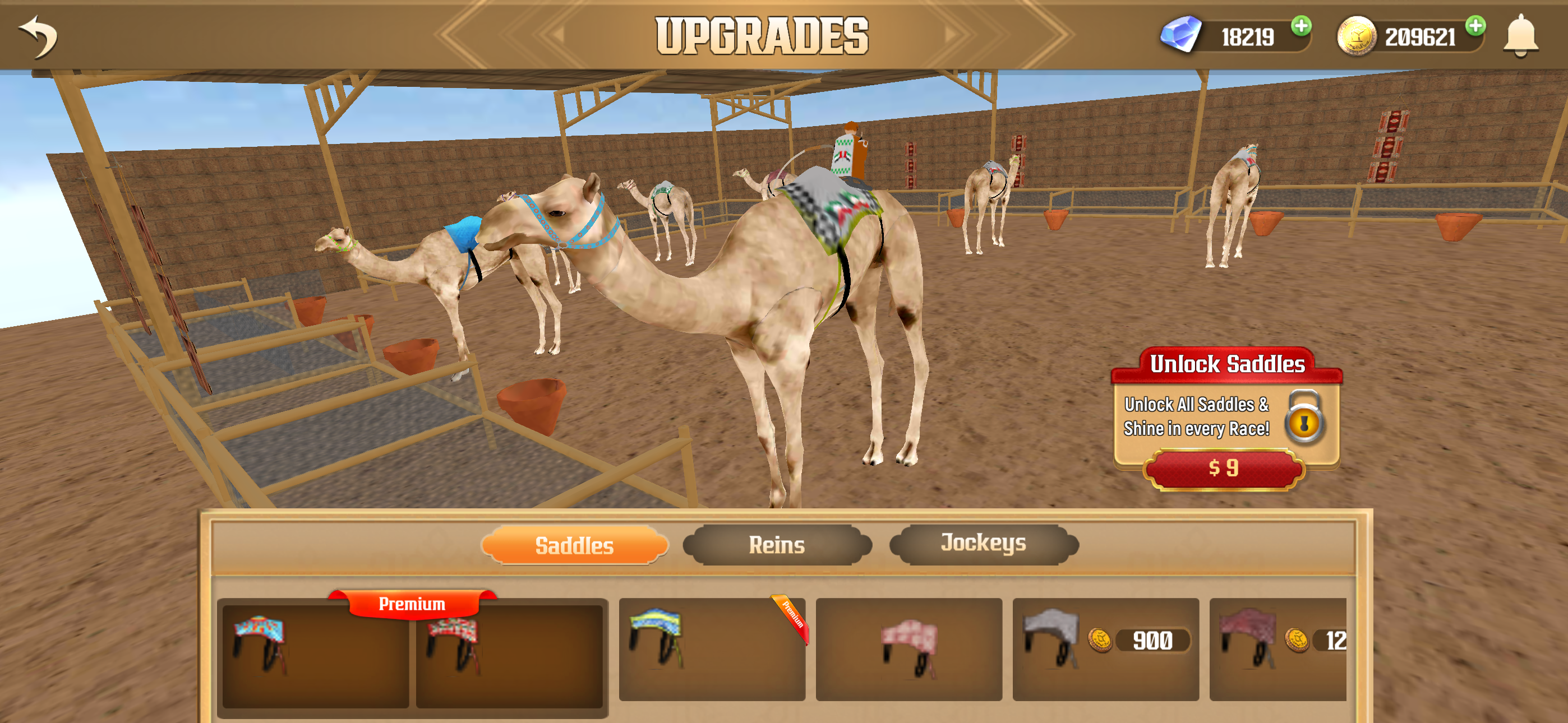Image resolution: width=1568 pixels, height=723 pixels.
Task: Switch to the Reins tab
Action: point(778,545)
